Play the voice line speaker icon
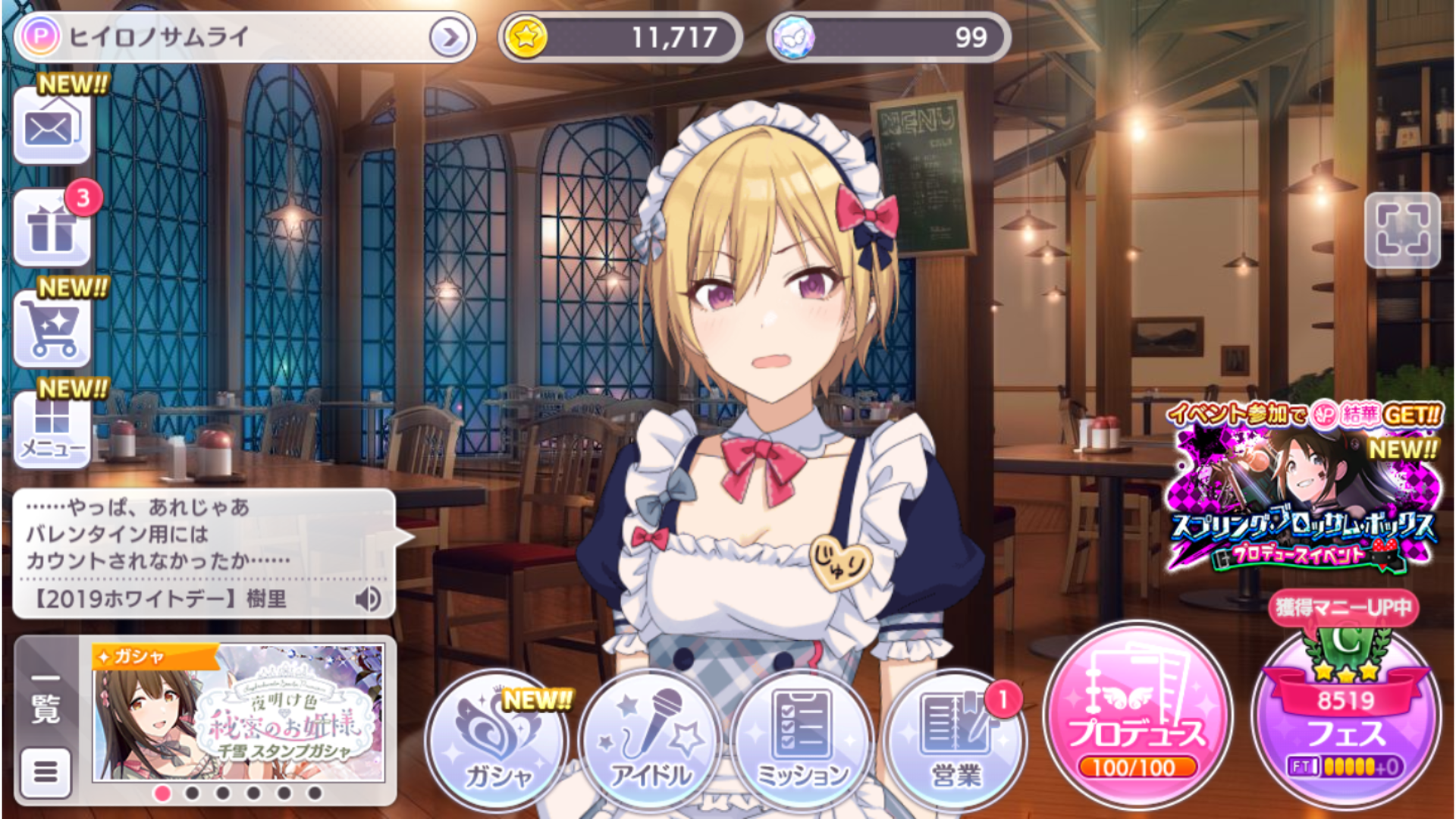 368,599
